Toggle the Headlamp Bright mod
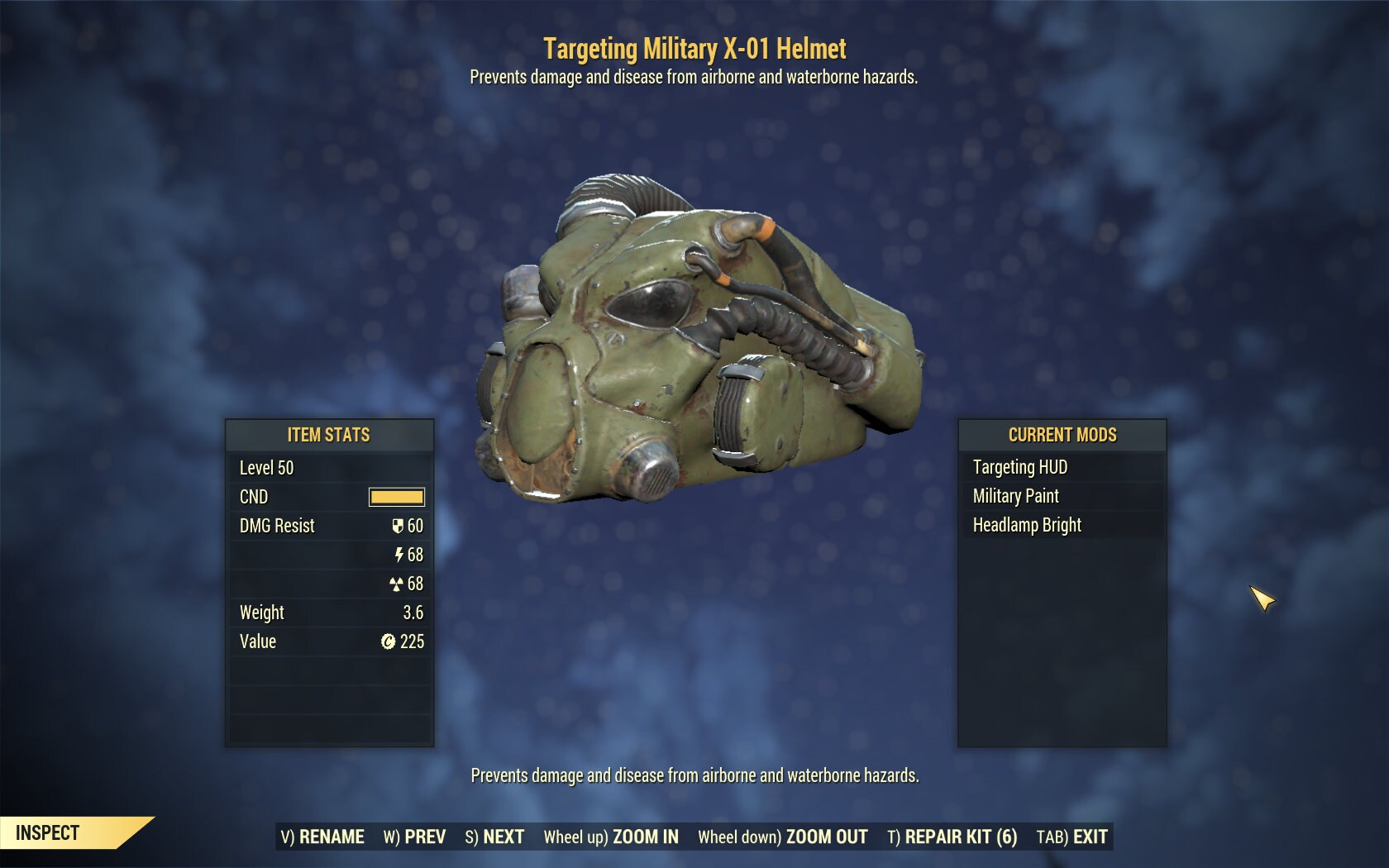 coord(1027,525)
